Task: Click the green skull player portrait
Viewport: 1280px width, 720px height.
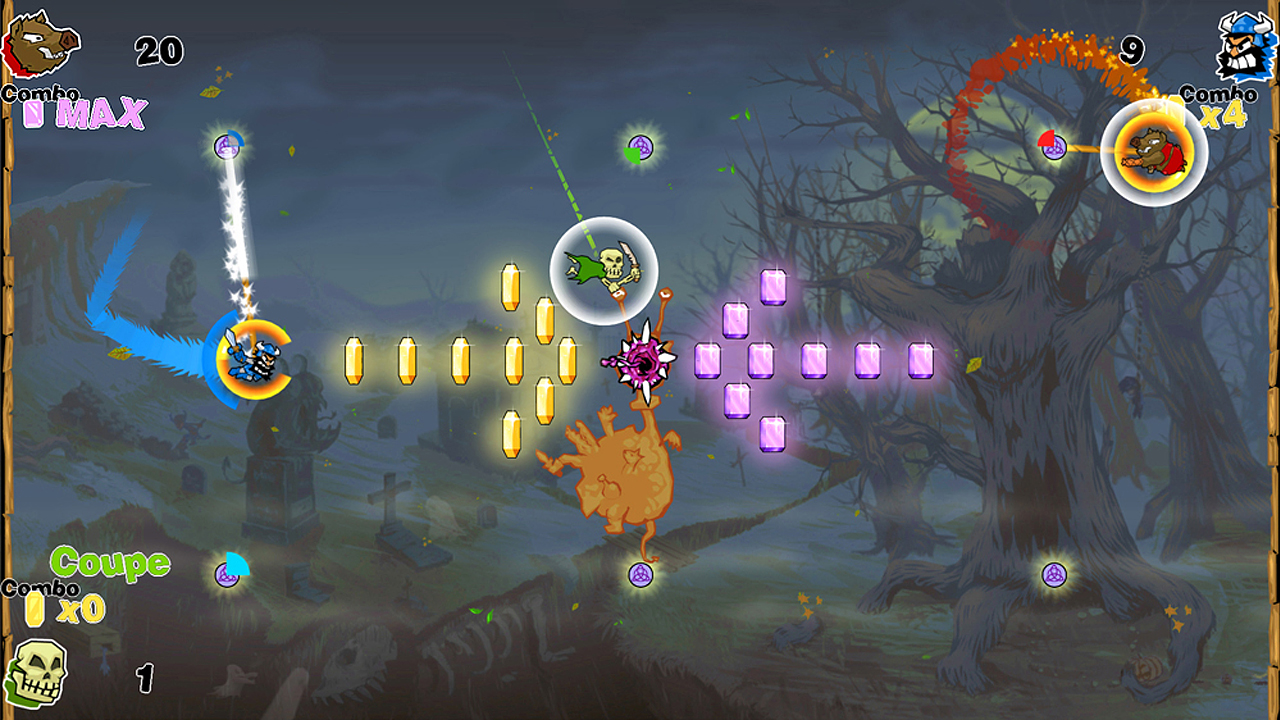Action: [36, 671]
